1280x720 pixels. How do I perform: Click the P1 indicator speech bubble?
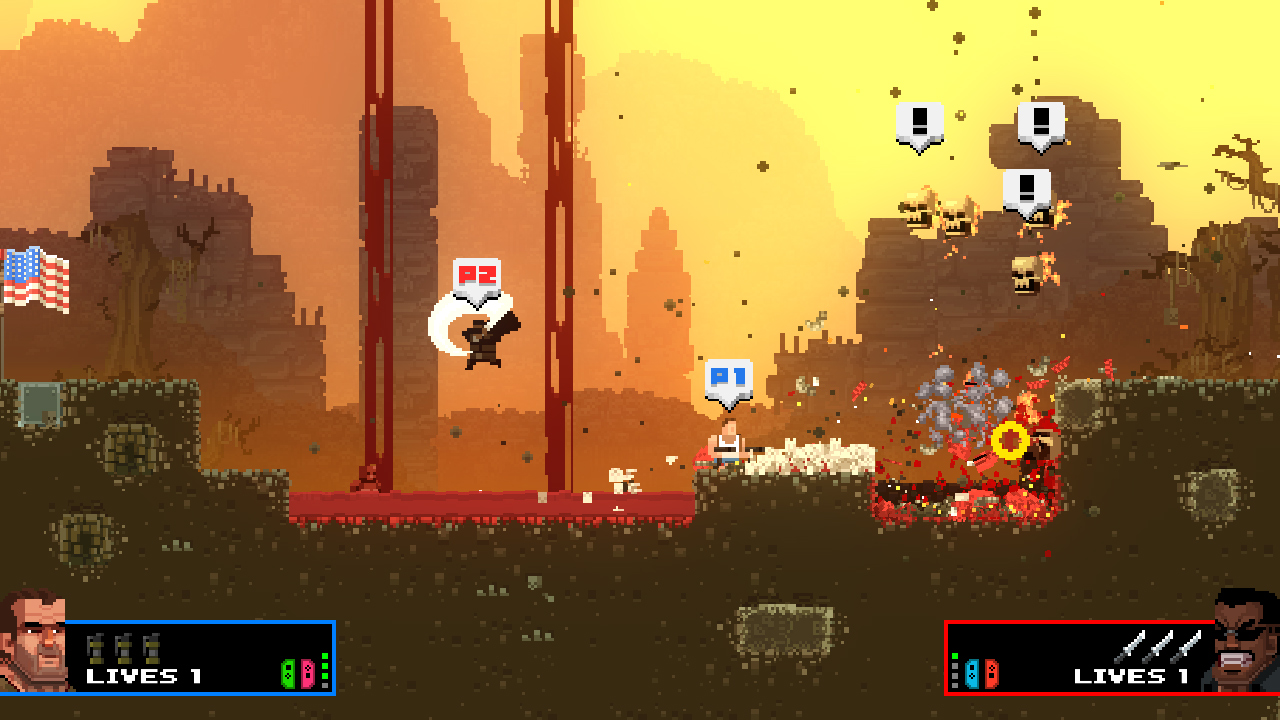pos(728,377)
